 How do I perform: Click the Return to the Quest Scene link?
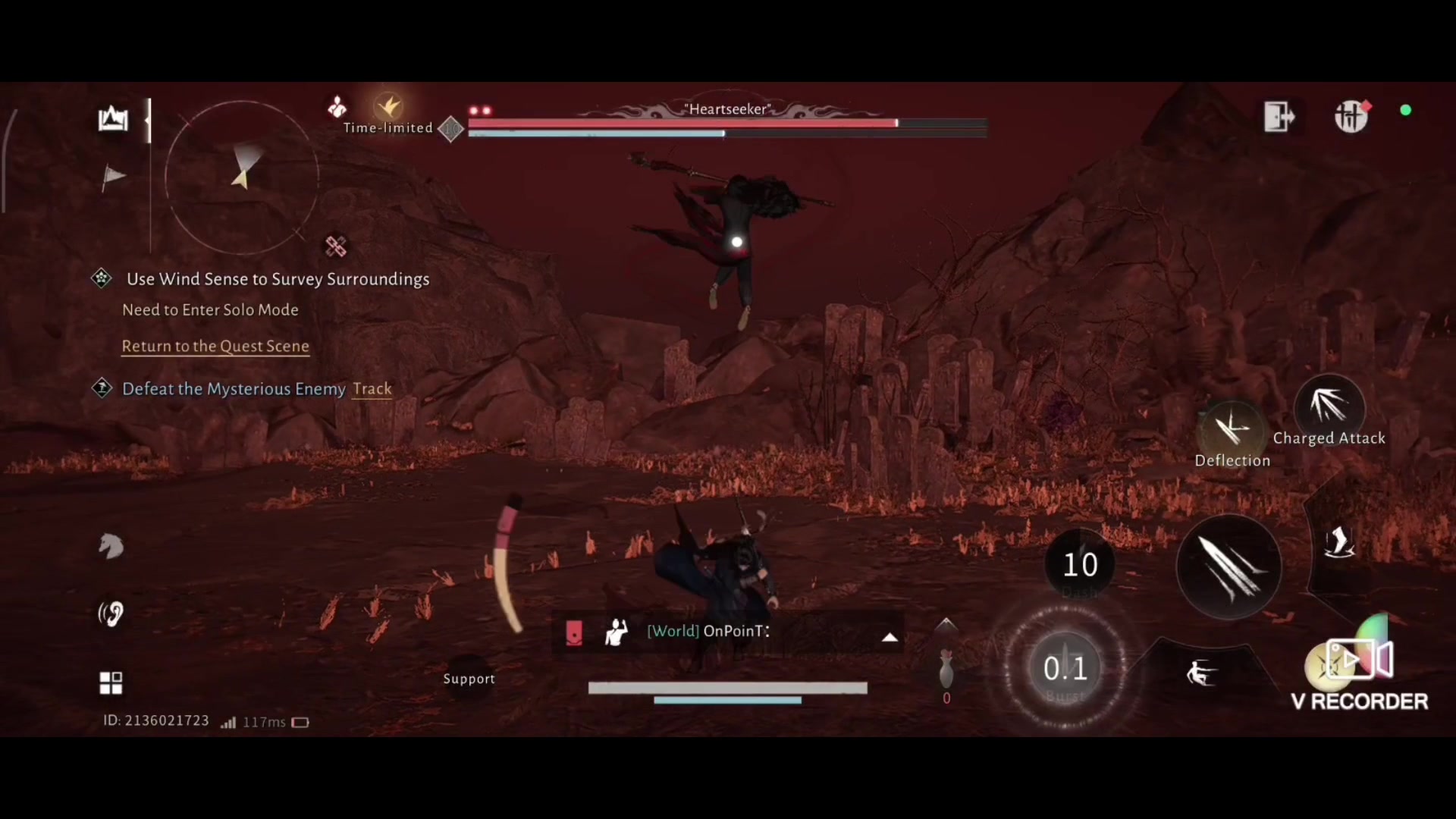[215, 346]
